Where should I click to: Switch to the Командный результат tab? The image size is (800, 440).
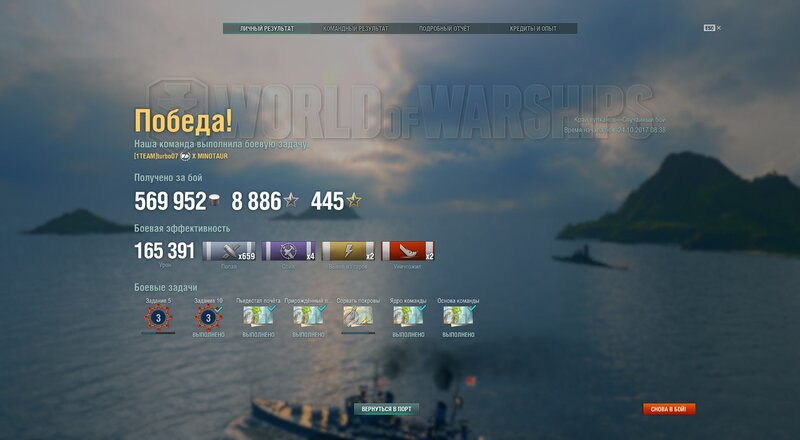[355, 29]
